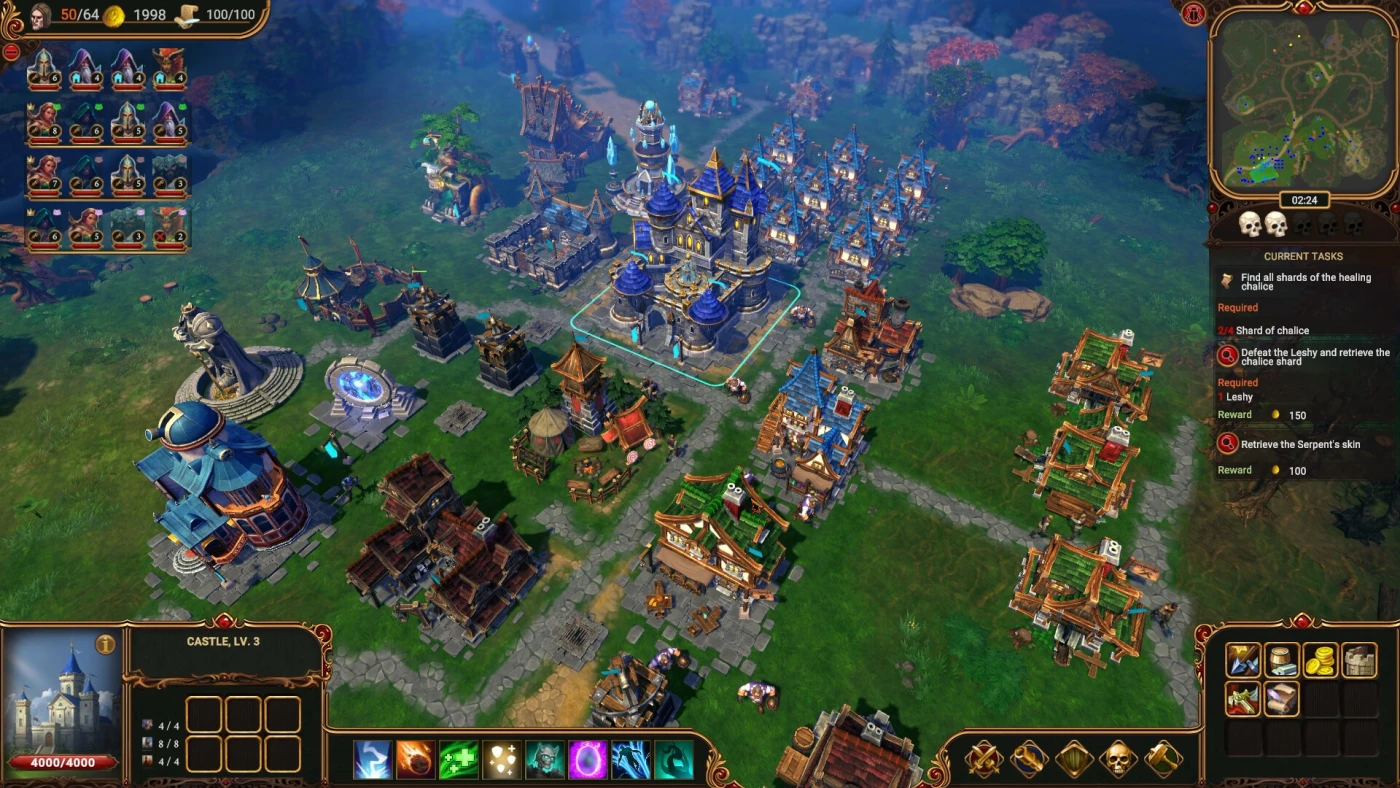Select the shield defense flag button

tap(1074, 760)
